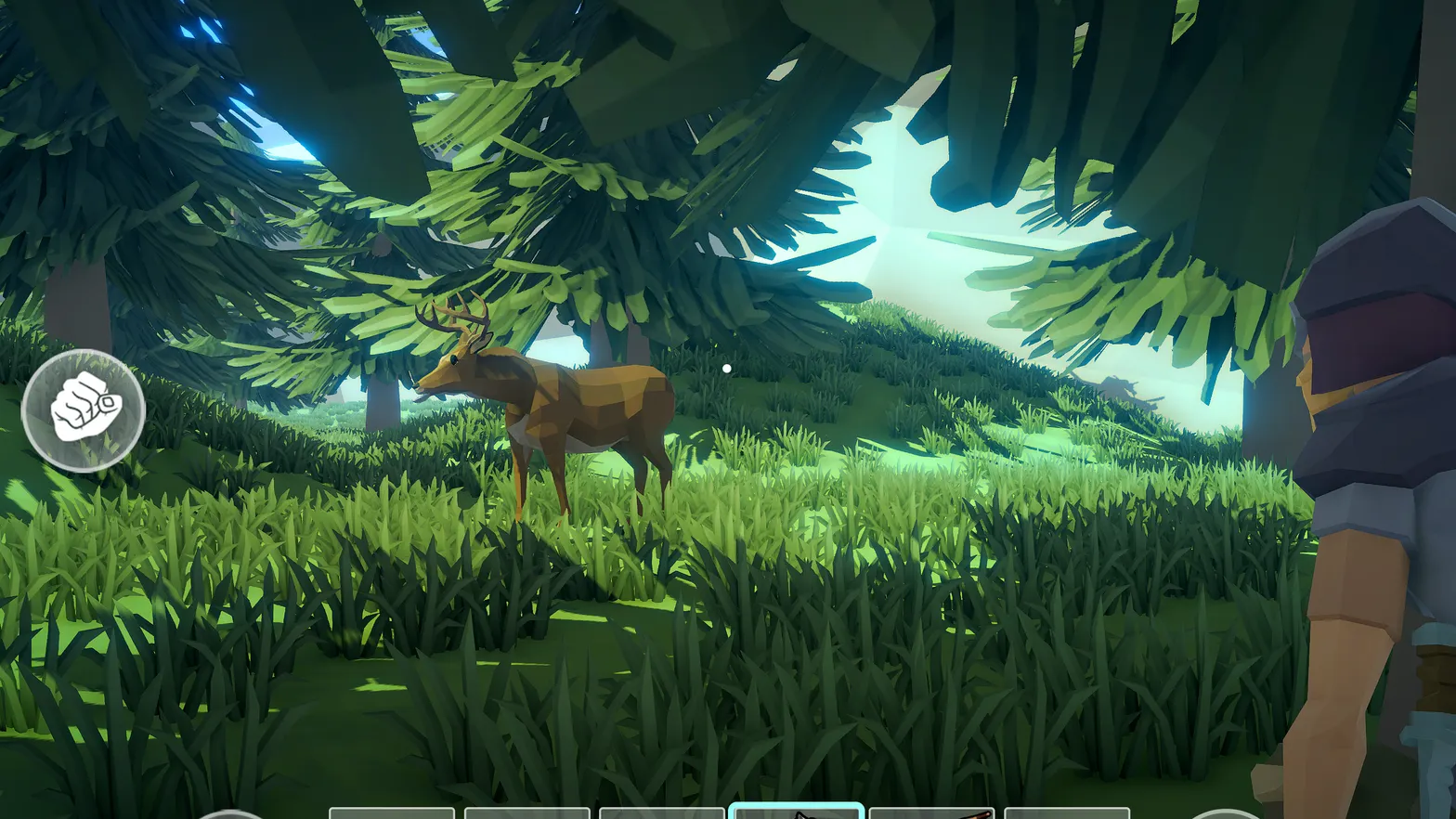This screenshot has height=819, width=1456.
Task: Tap the round button at the hotbar's left end
Action: [230, 813]
